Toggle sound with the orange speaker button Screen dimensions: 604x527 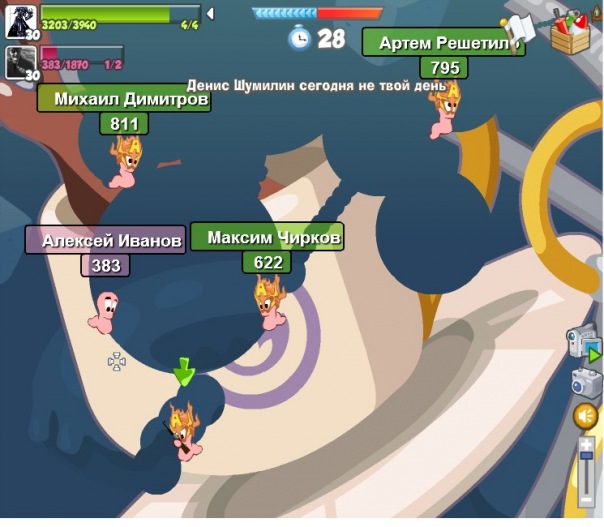pyautogui.click(x=586, y=416)
